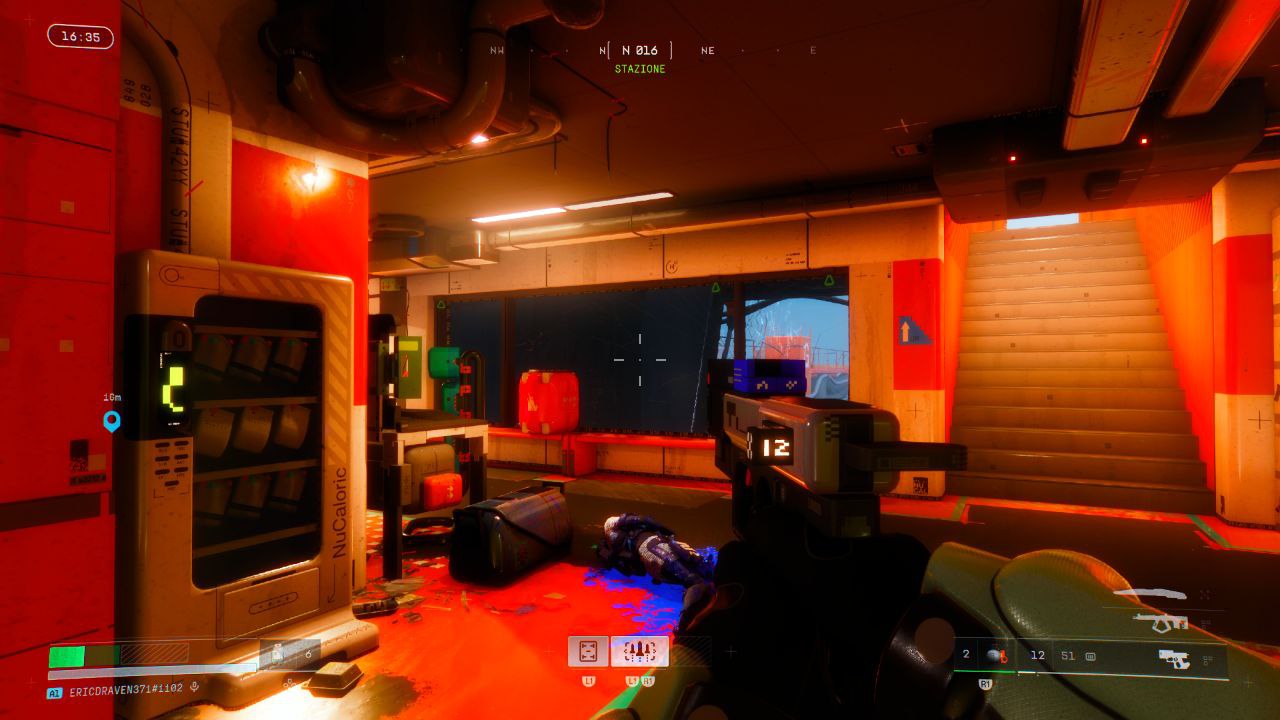Open the magazine reserve icon next to 51
1280x720 pixels.
click(1091, 656)
